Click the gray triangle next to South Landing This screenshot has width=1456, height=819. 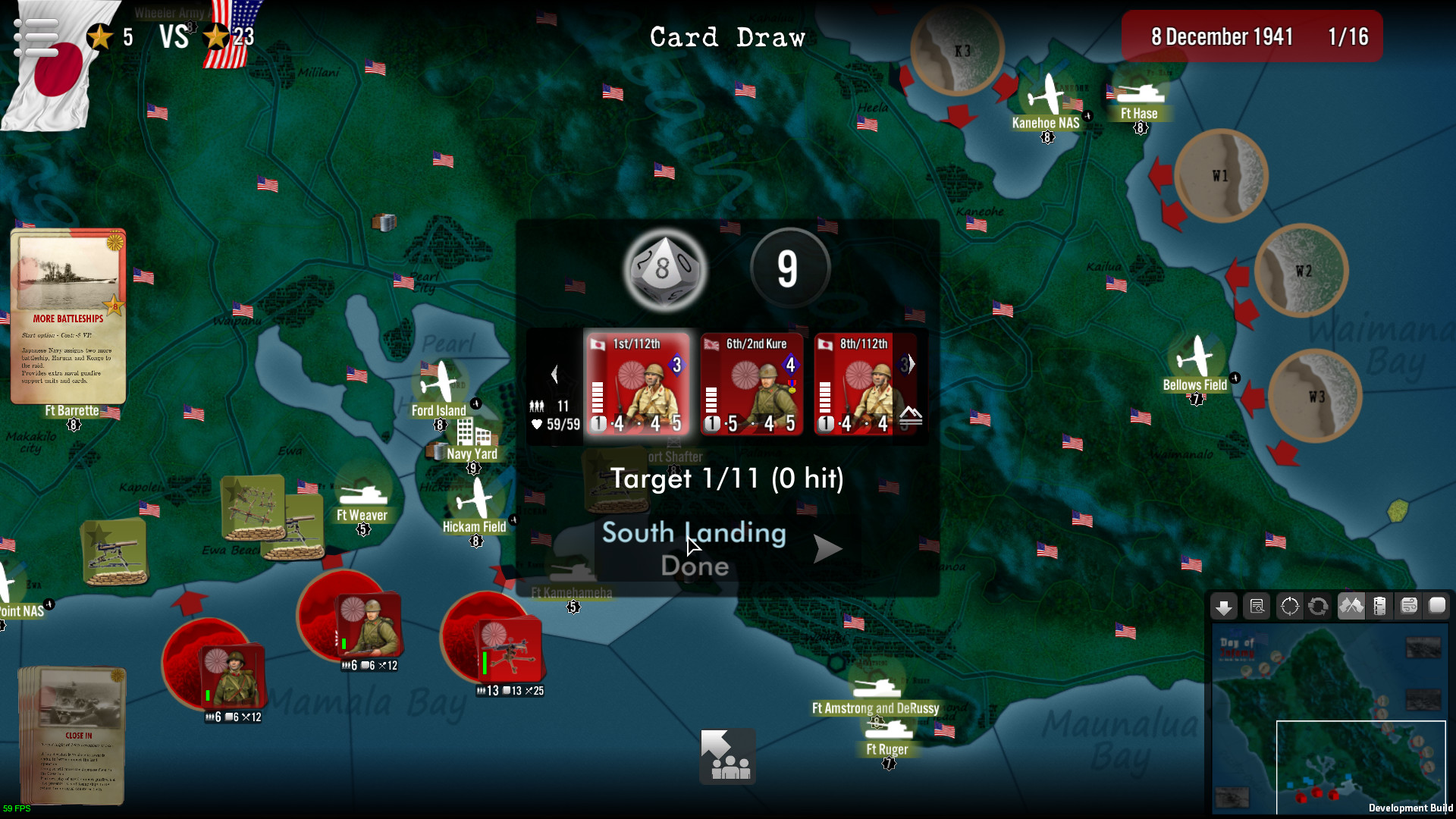826,548
